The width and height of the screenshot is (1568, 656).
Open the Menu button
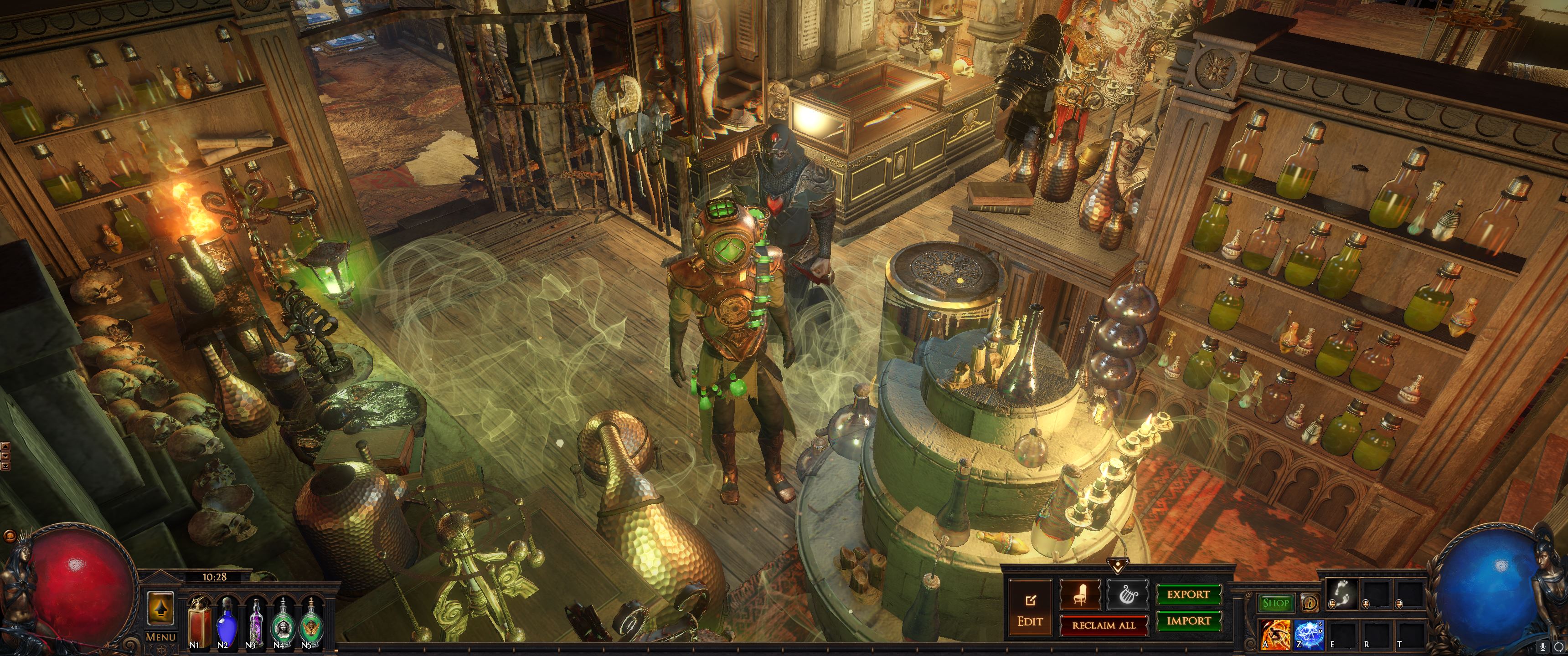pos(161,636)
